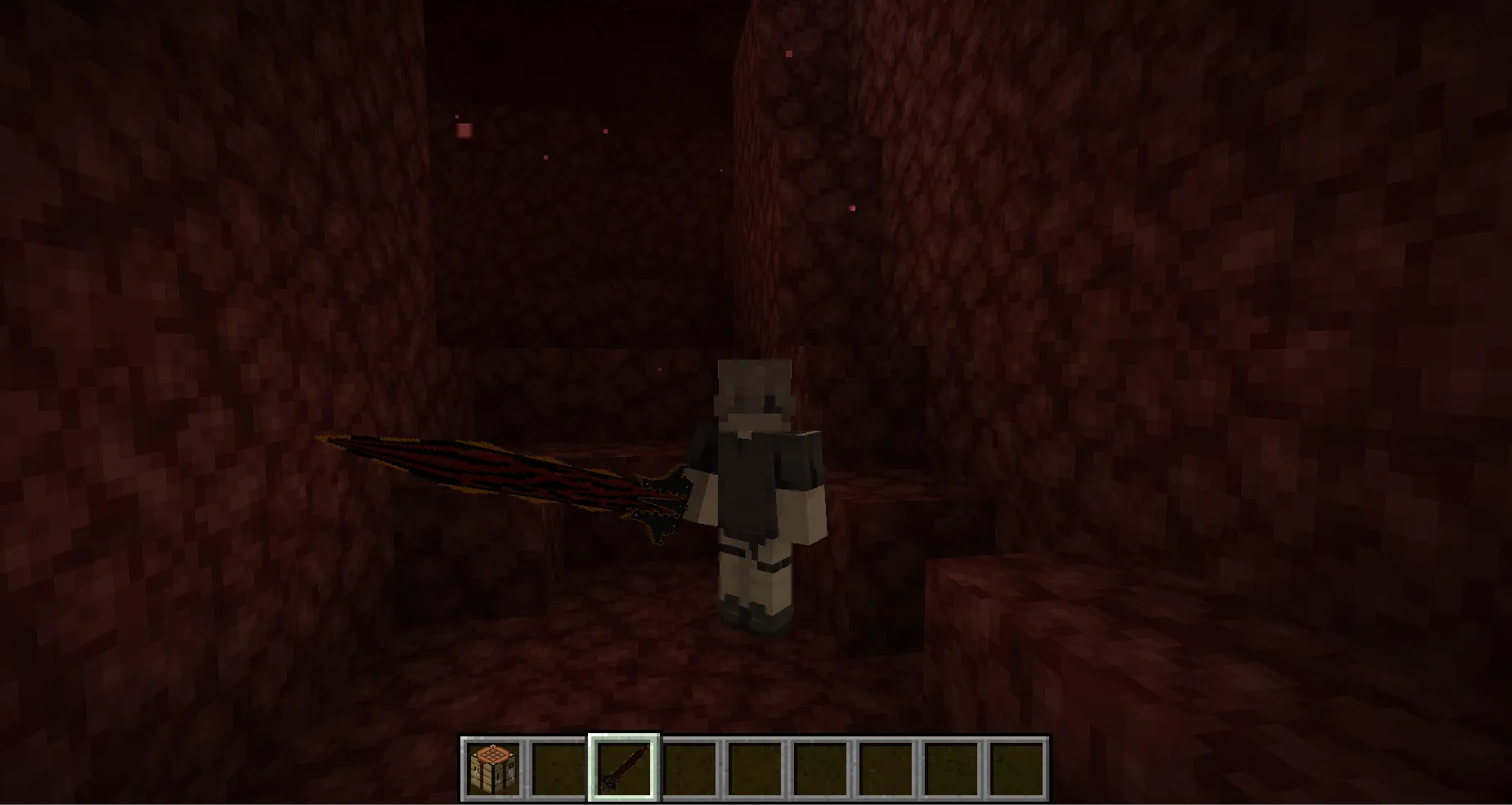Click the rightmost hotbar slot

pyautogui.click(x=1017, y=768)
